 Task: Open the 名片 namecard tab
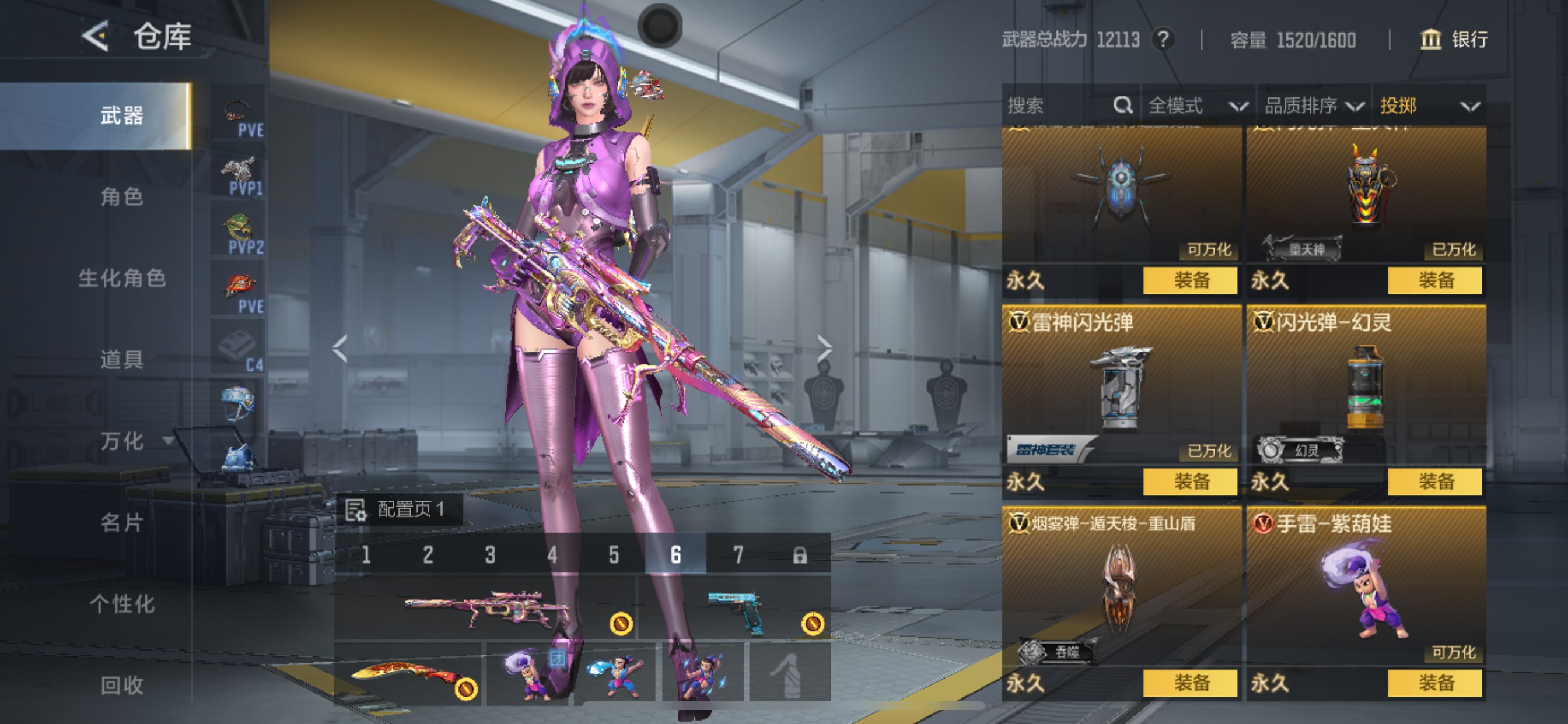122,523
